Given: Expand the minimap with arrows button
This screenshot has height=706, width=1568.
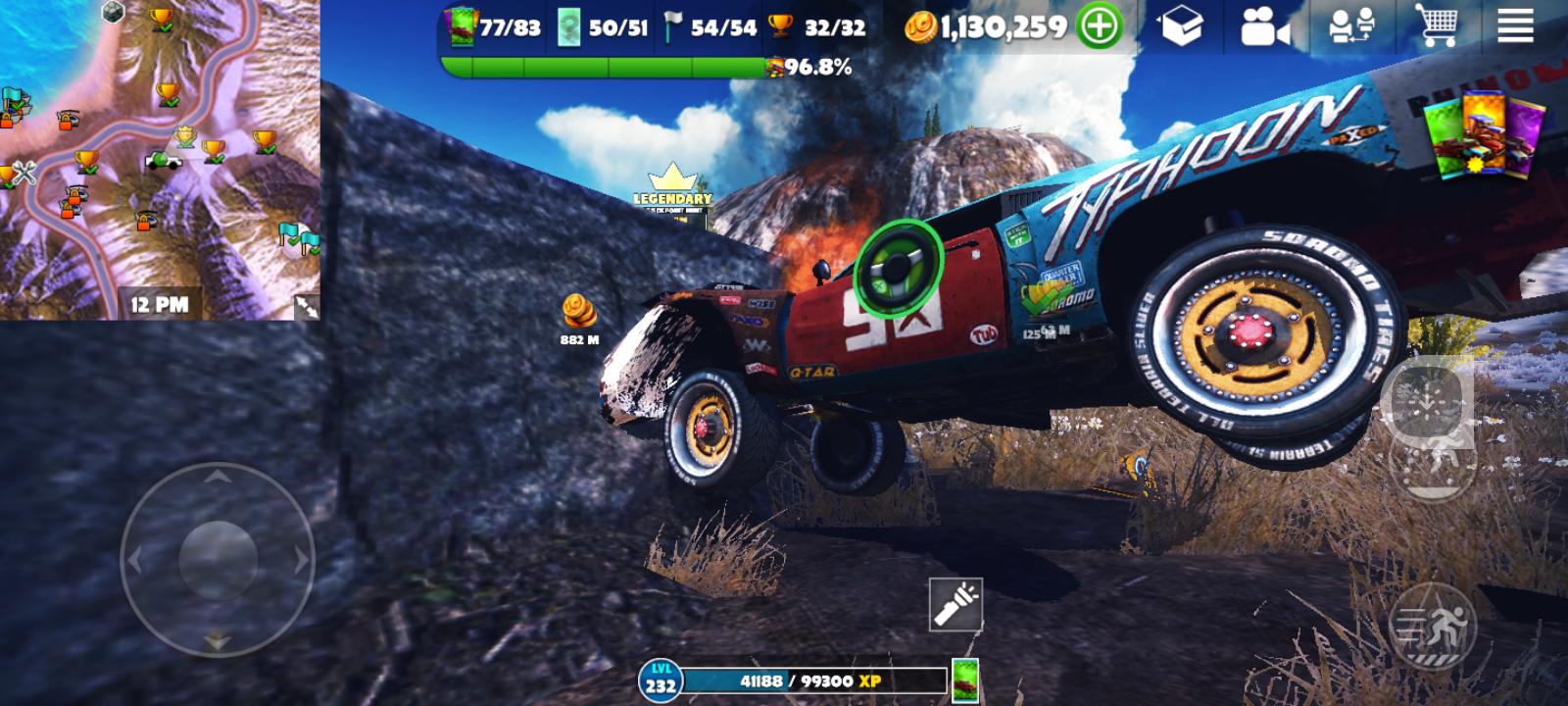Looking at the screenshot, I should 306,307.
